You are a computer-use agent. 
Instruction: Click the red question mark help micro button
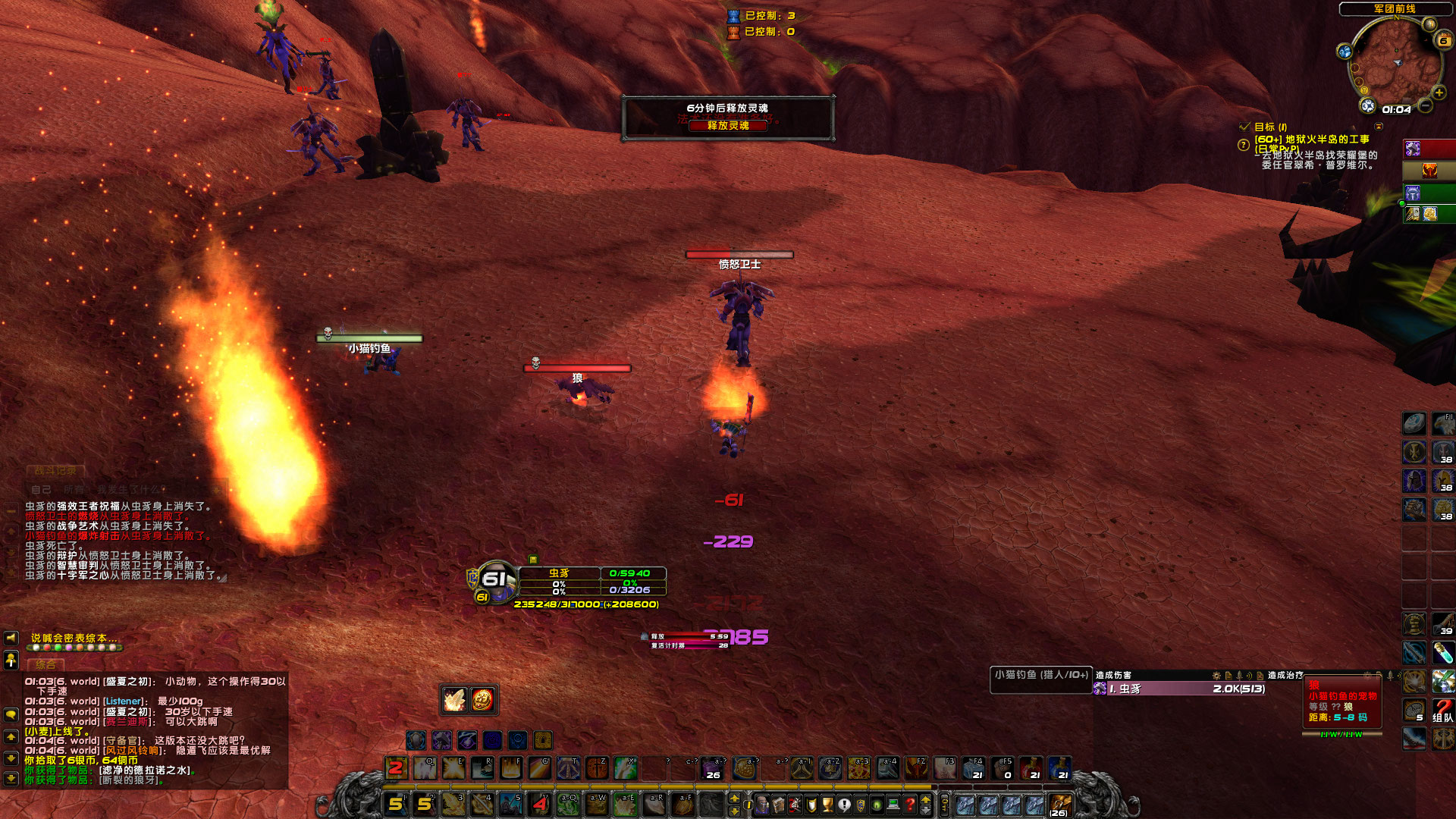point(910,805)
